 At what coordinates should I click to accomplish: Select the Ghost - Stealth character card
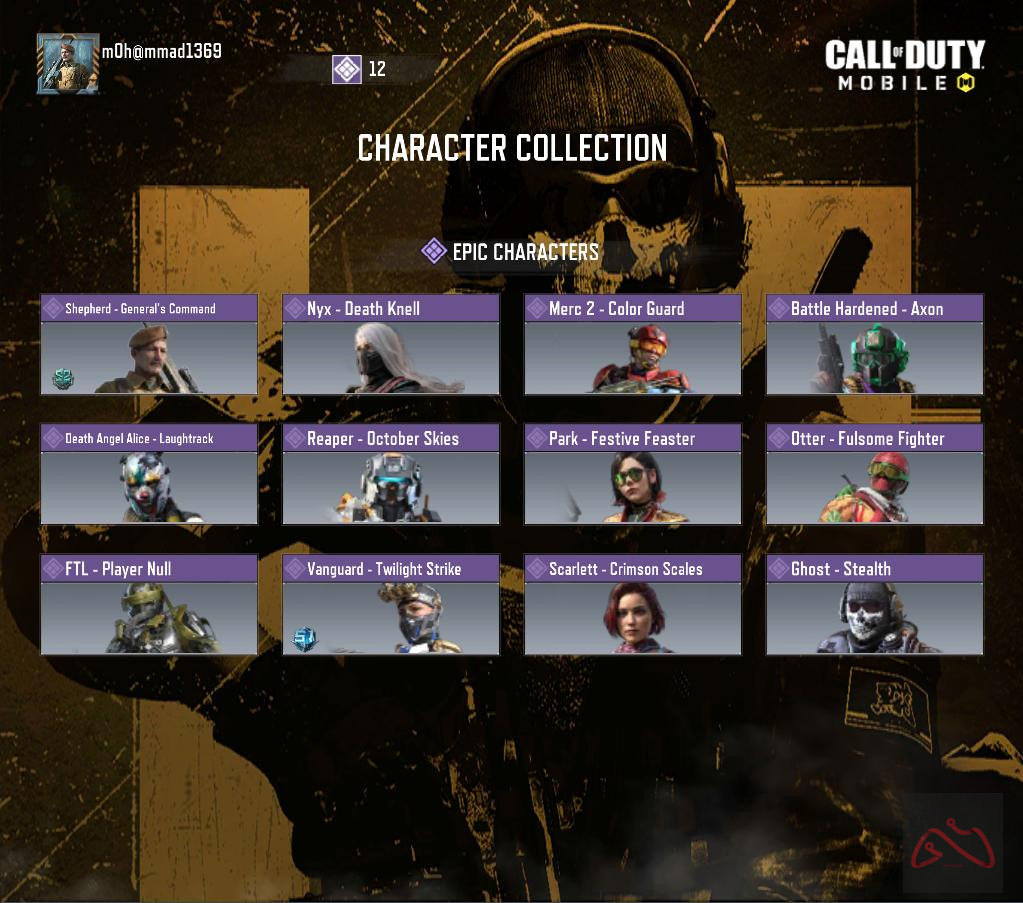[x=875, y=605]
